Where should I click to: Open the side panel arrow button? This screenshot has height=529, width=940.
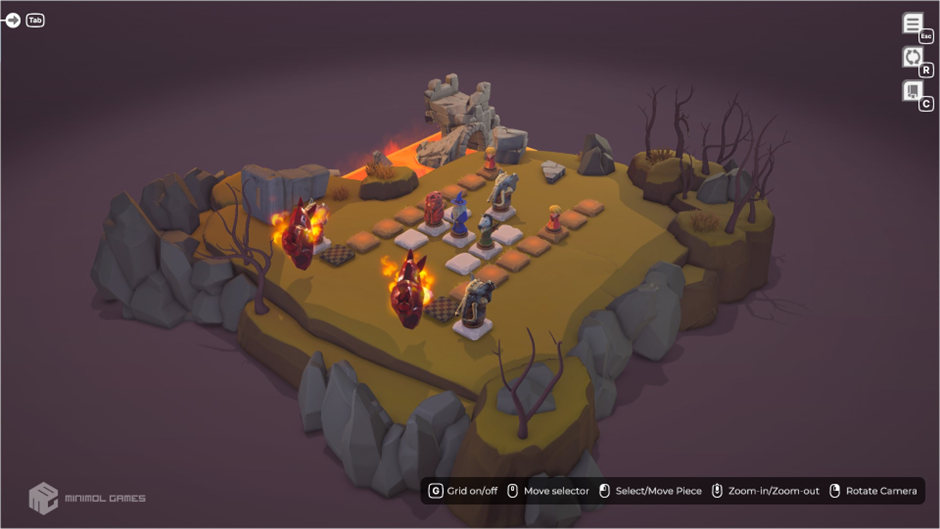[13, 20]
